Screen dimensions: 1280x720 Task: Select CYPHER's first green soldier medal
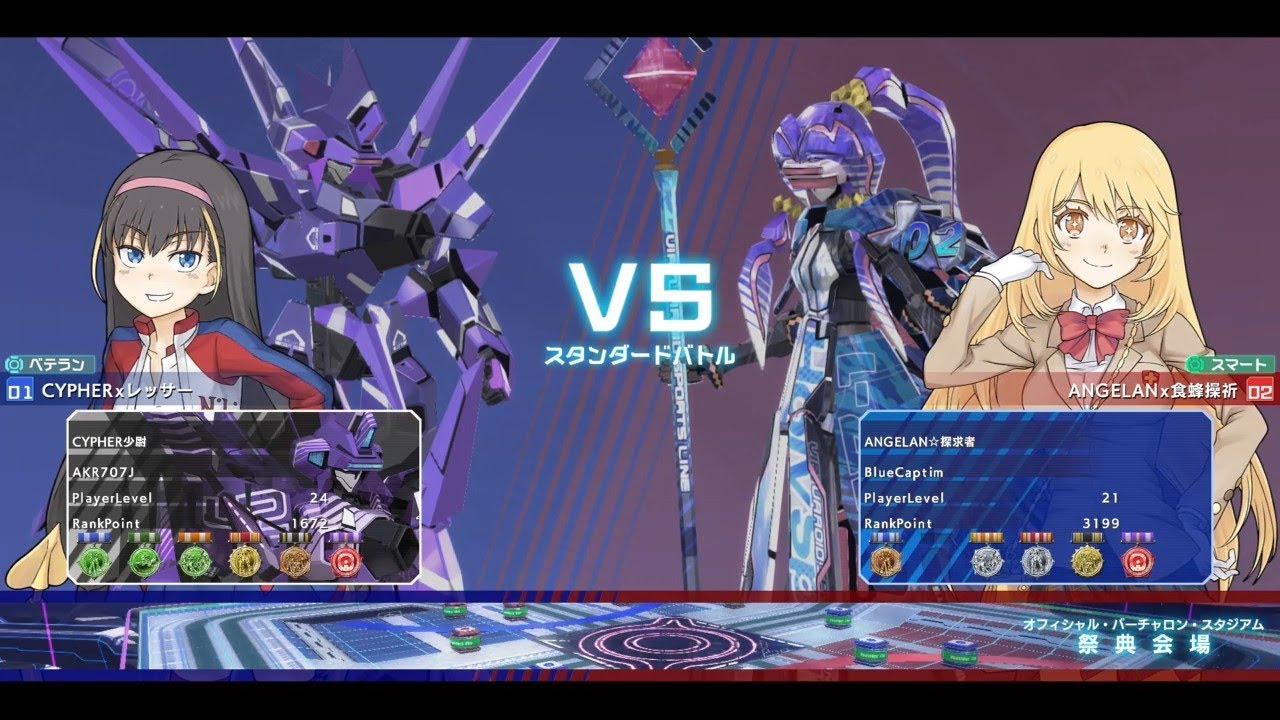pos(93,562)
